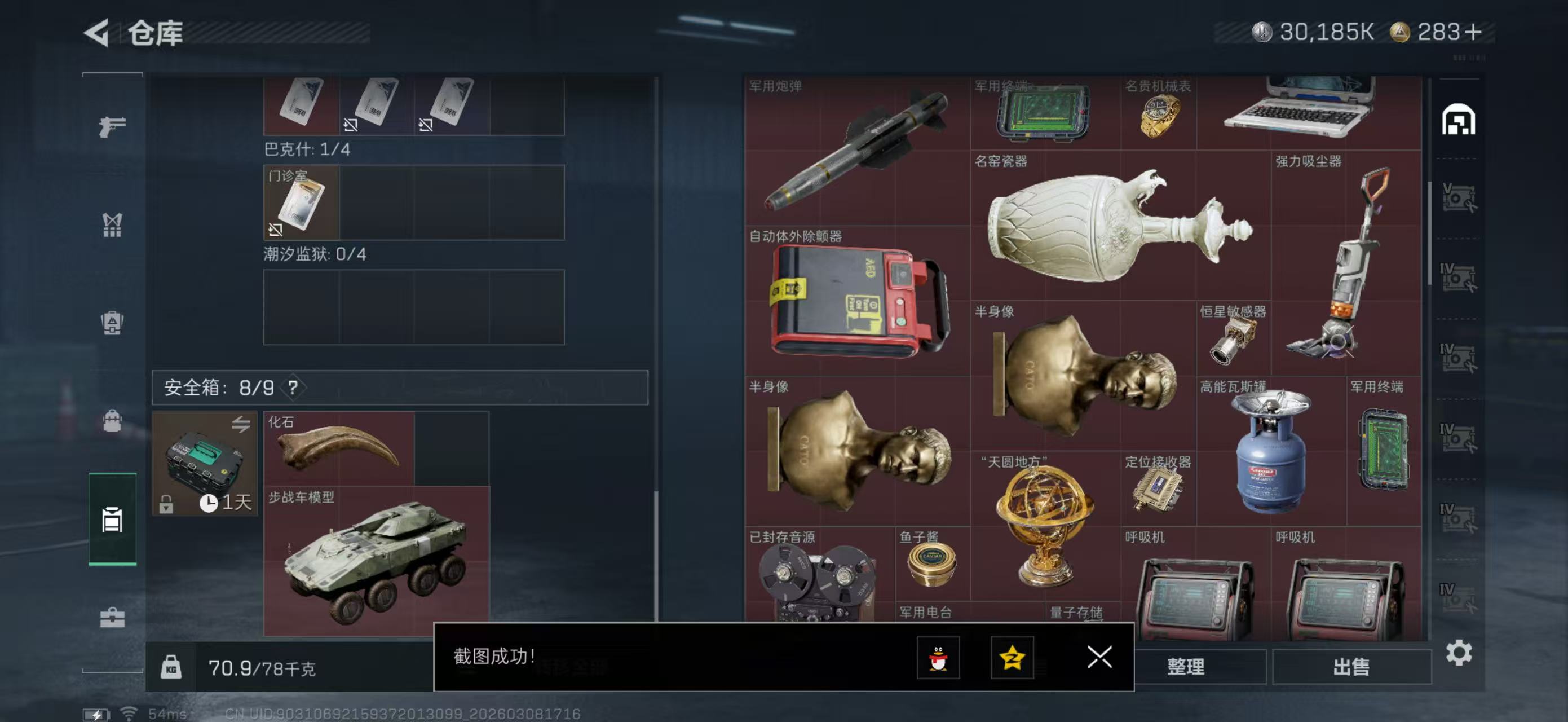Show safe box help question mark
Viewport: 1568px width, 722px height.
[x=293, y=388]
